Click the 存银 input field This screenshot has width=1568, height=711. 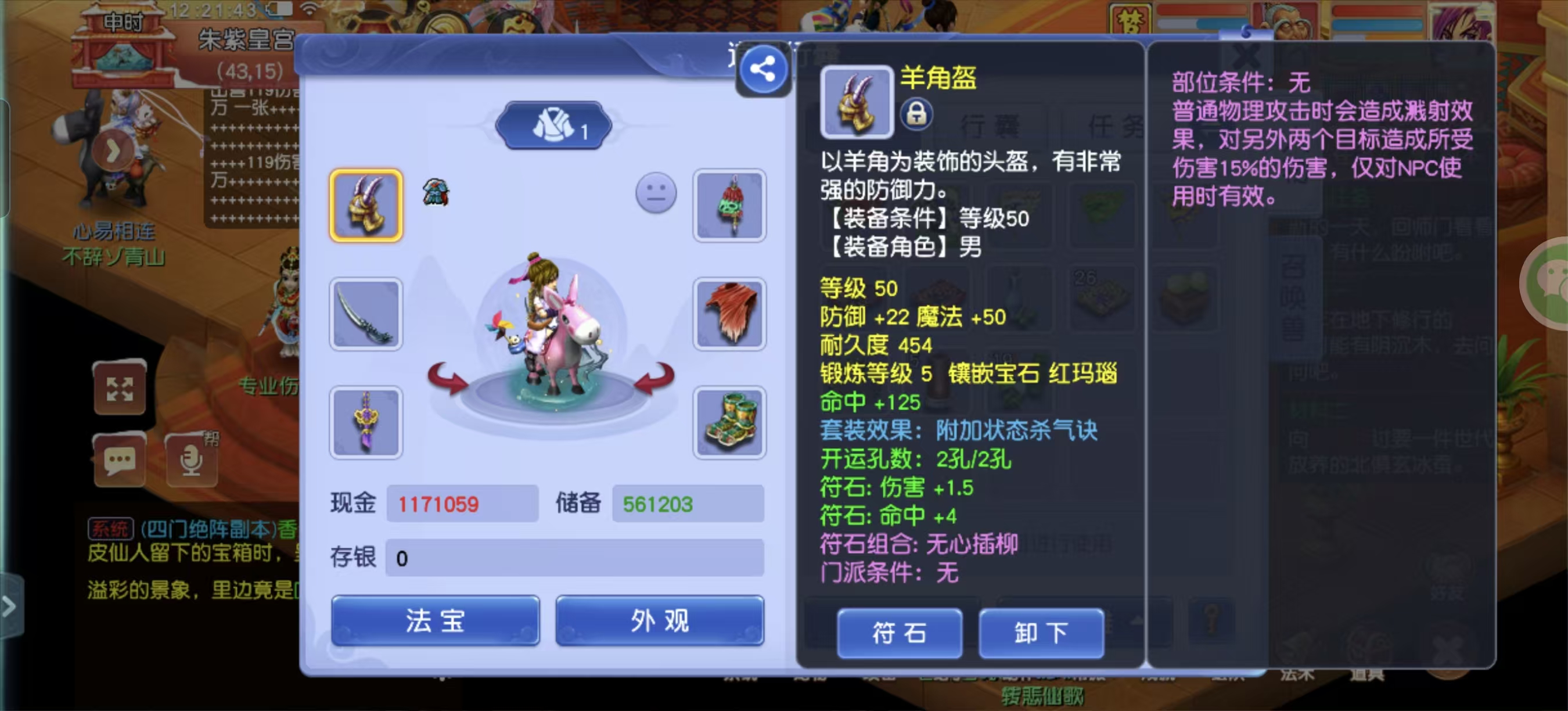pos(575,557)
